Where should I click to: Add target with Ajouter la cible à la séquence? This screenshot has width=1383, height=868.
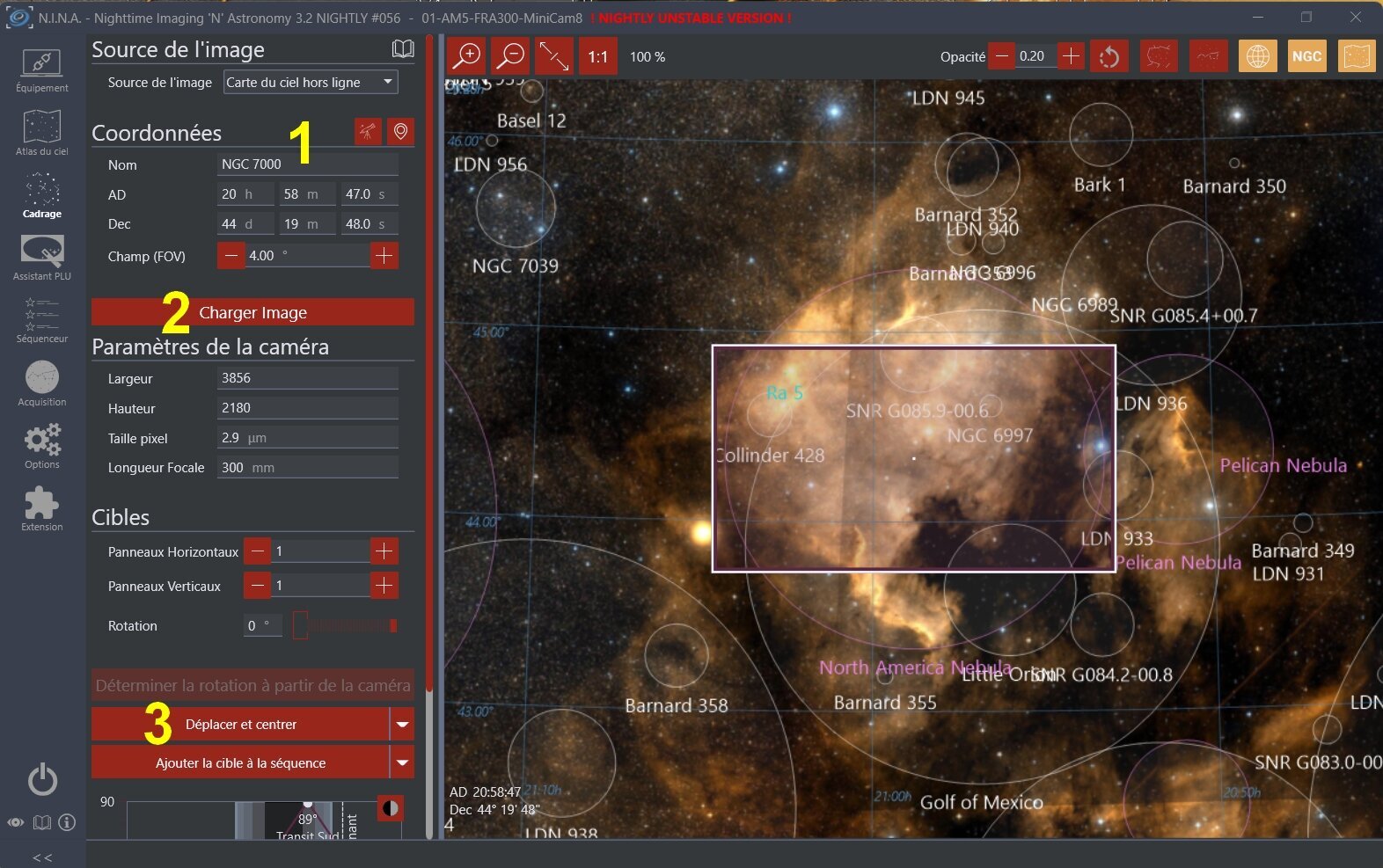click(x=240, y=763)
